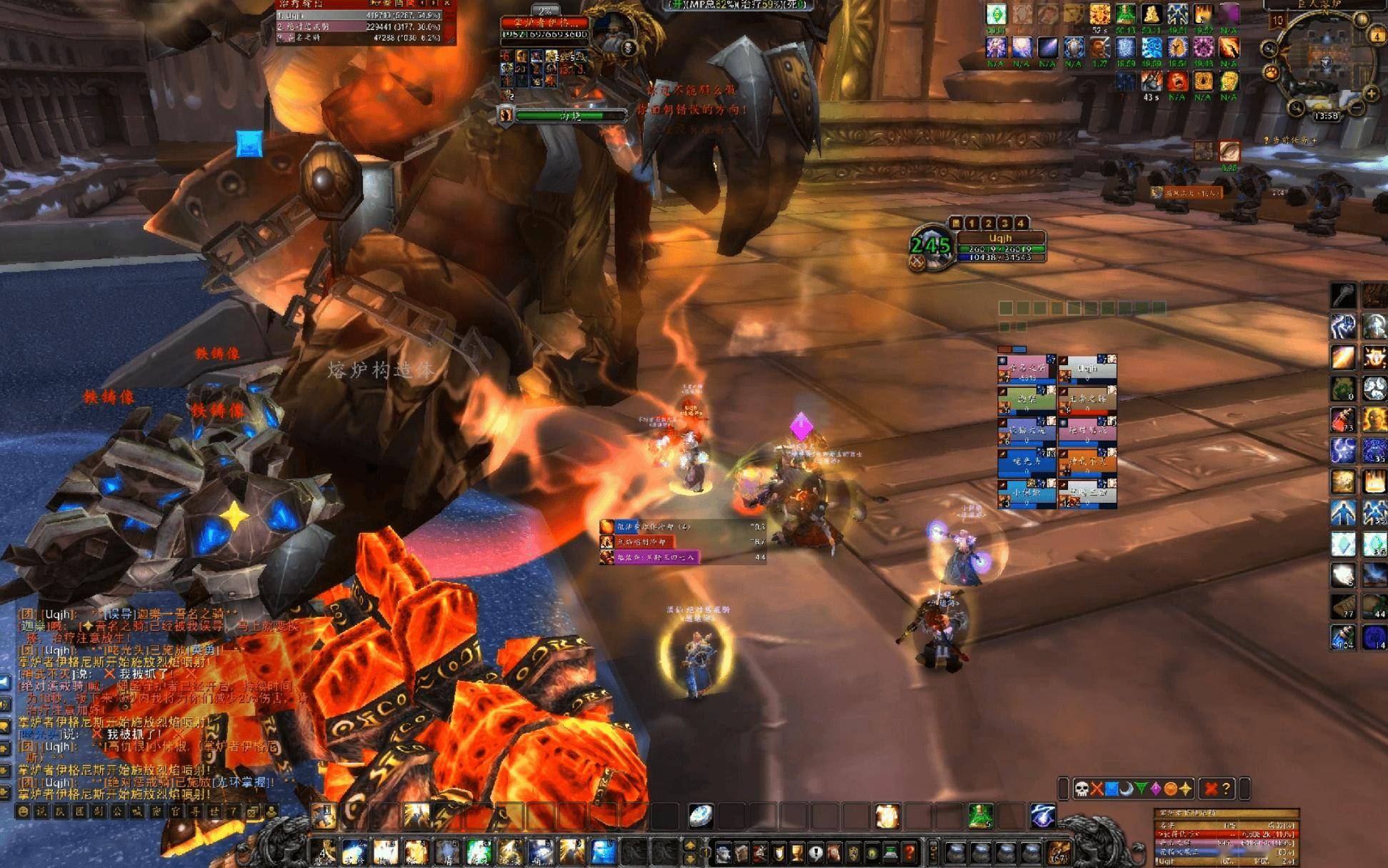Target the player frame named Uqjh
Image resolution: width=1388 pixels, height=868 pixels.
point(1000,239)
